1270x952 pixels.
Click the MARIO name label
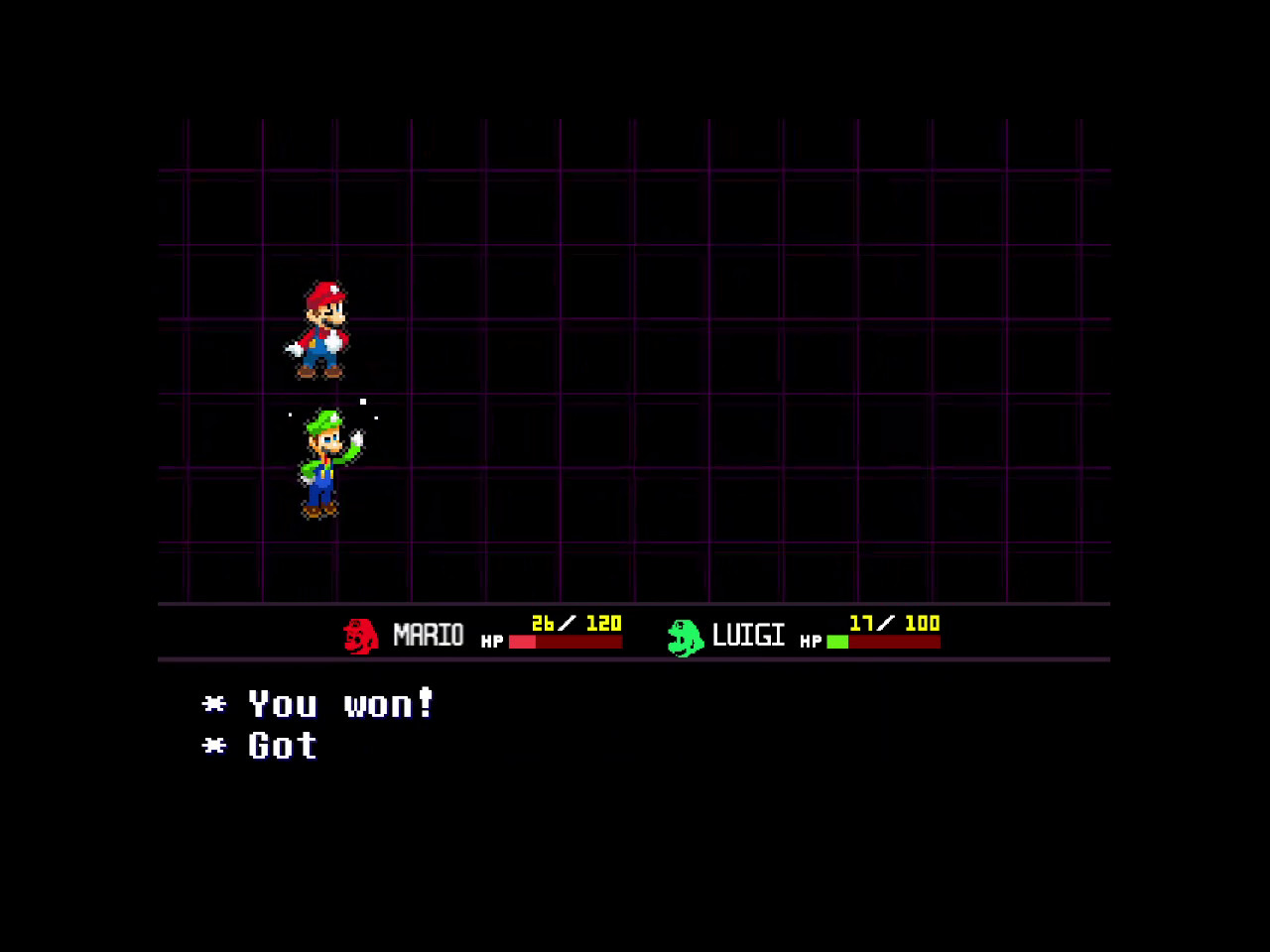pyautogui.click(x=430, y=634)
